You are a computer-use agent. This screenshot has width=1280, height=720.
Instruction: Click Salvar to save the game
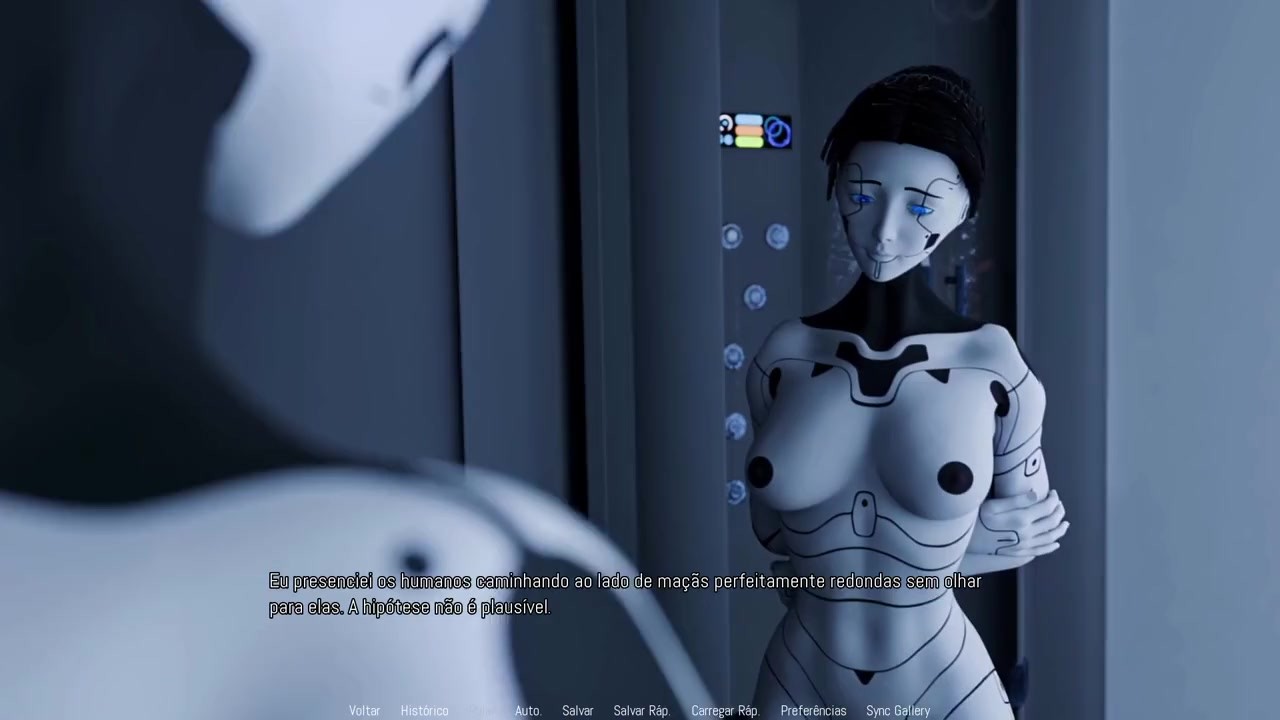[577, 710]
